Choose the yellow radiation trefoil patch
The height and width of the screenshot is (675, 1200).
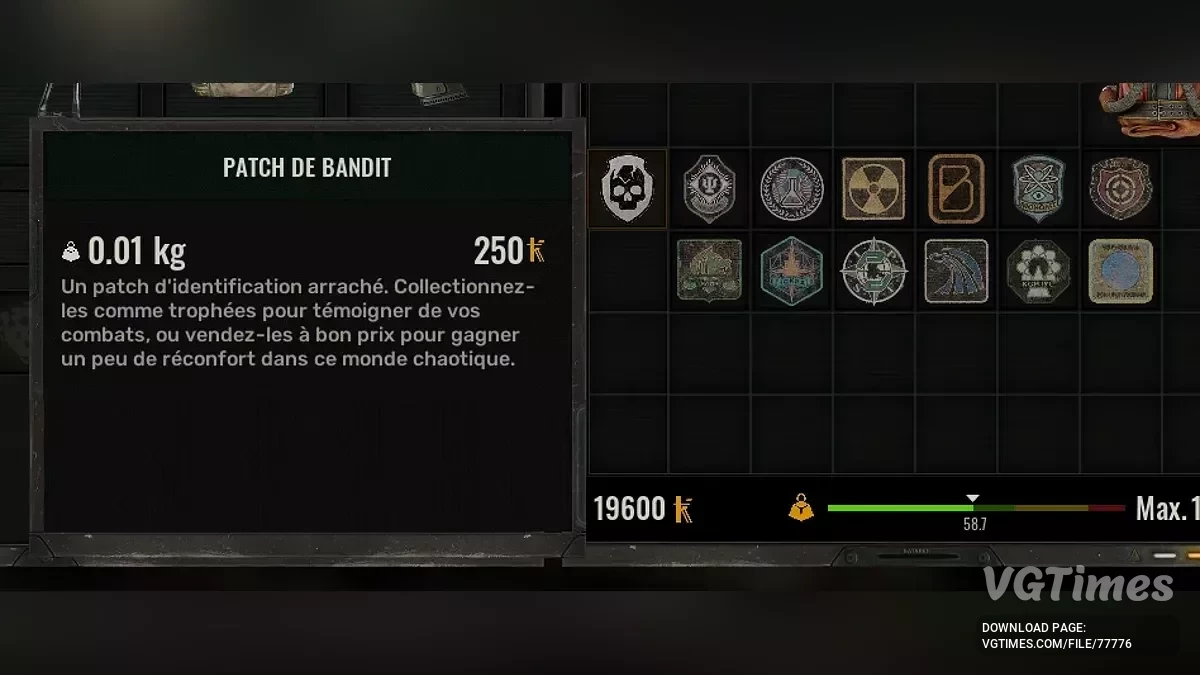(873, 189)
